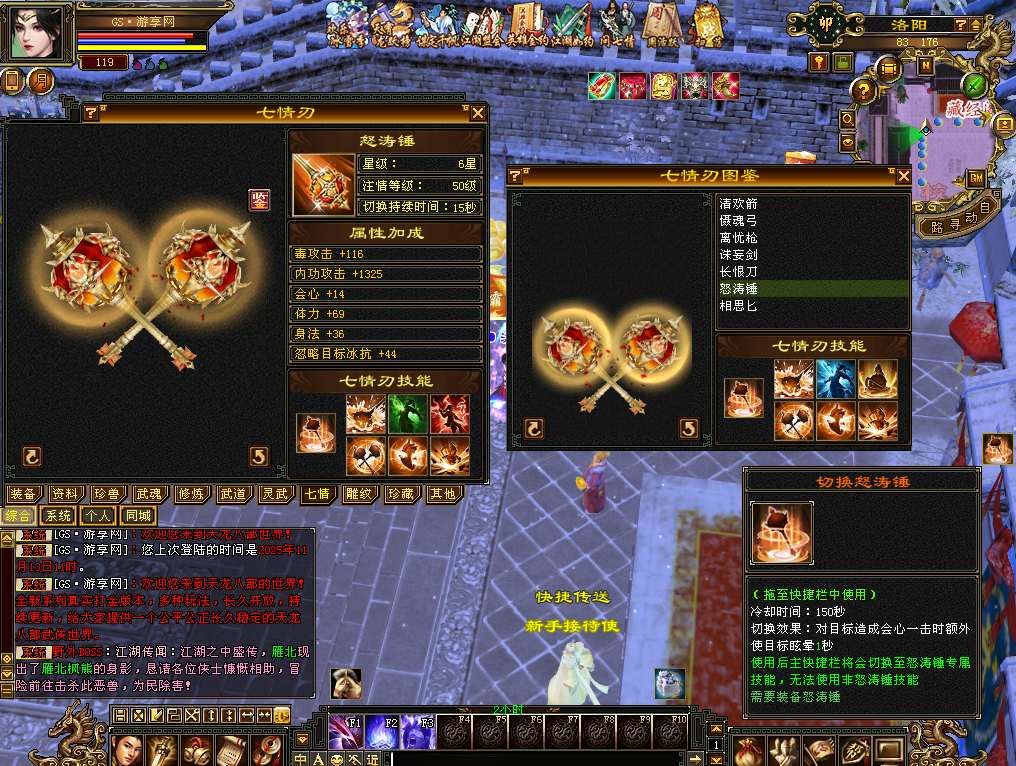Click the magnifier icon beside the minimap
Screen dimensions: 1016x766
point(848,119)
